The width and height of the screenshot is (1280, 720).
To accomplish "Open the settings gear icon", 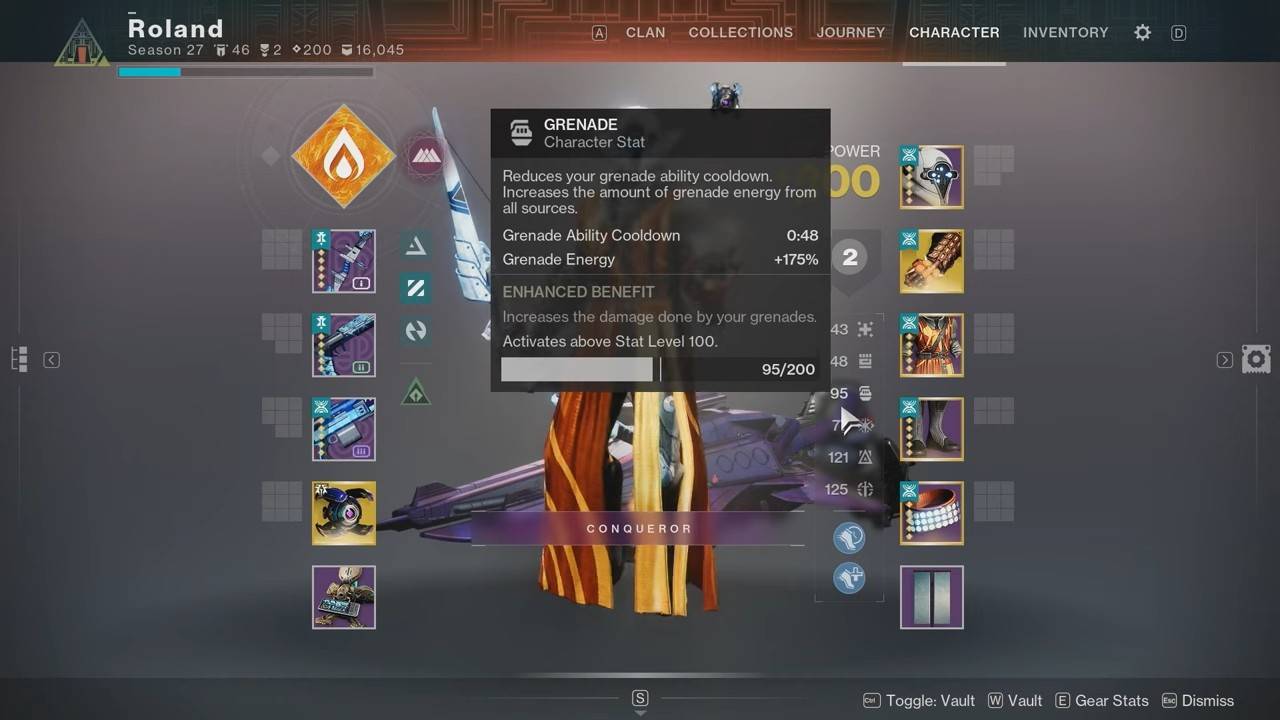I will point(1142,32).
